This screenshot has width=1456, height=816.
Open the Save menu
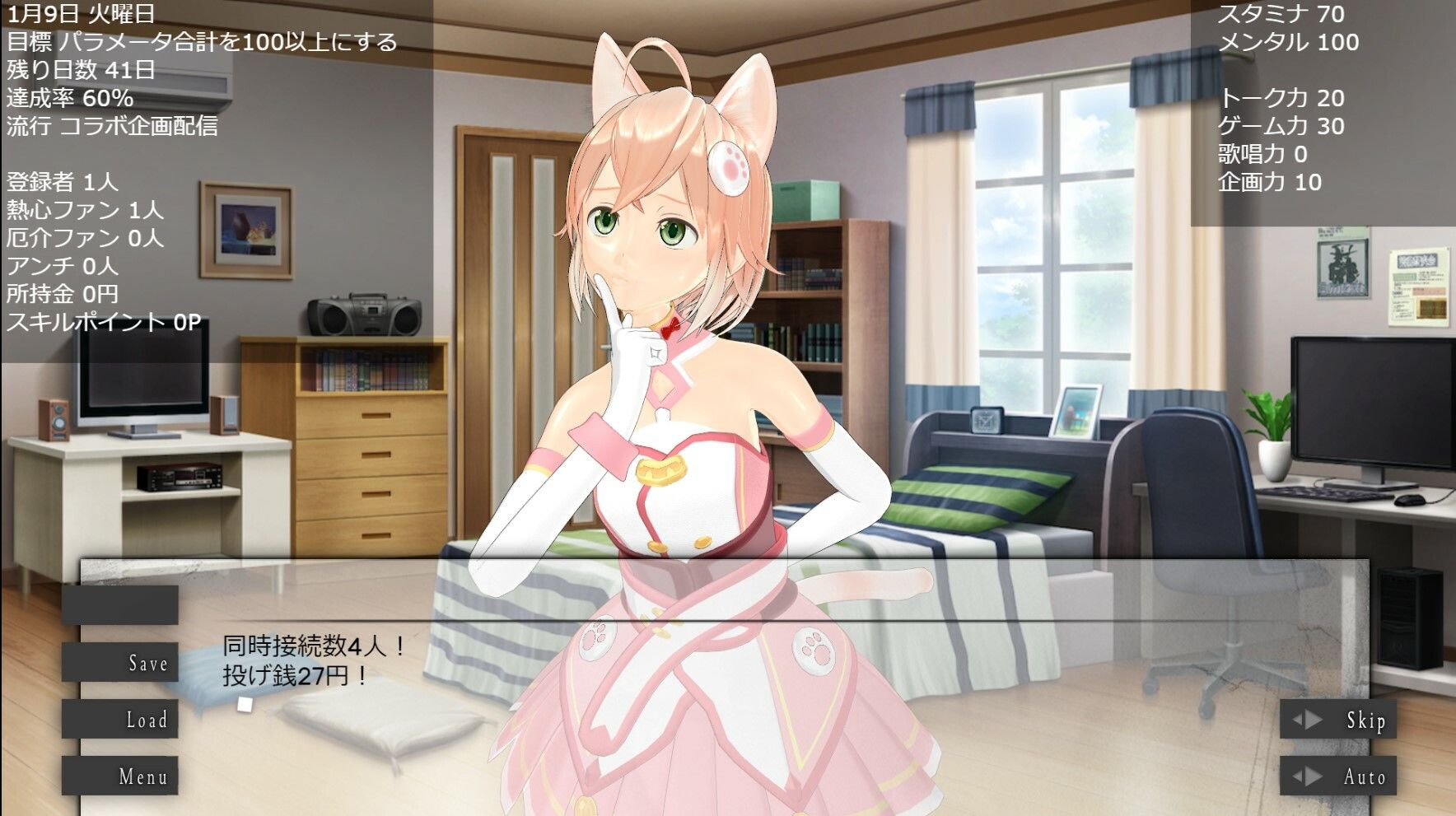pos(120,663)
